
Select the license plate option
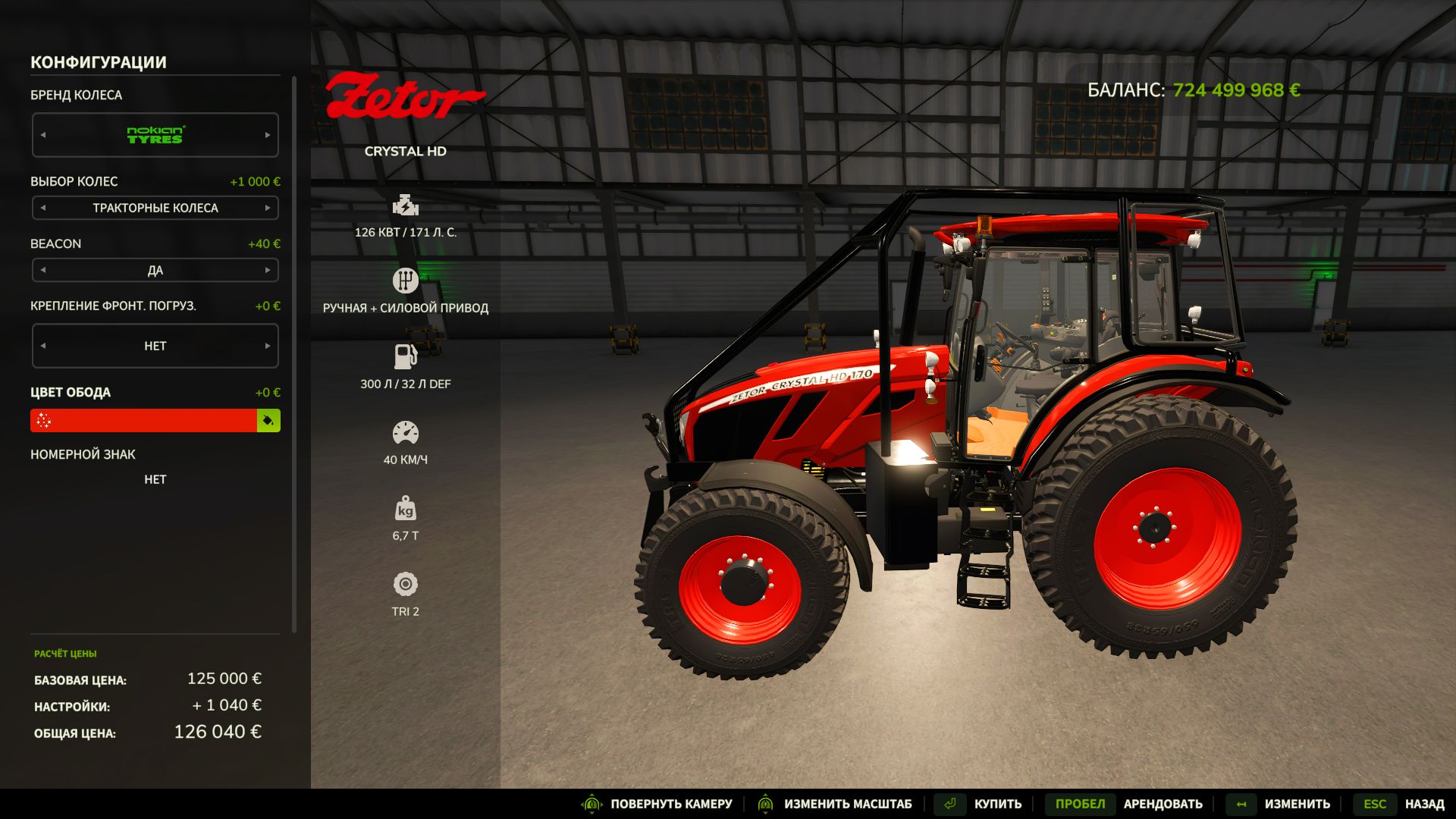pyautogui.click(x=155, y=479)
